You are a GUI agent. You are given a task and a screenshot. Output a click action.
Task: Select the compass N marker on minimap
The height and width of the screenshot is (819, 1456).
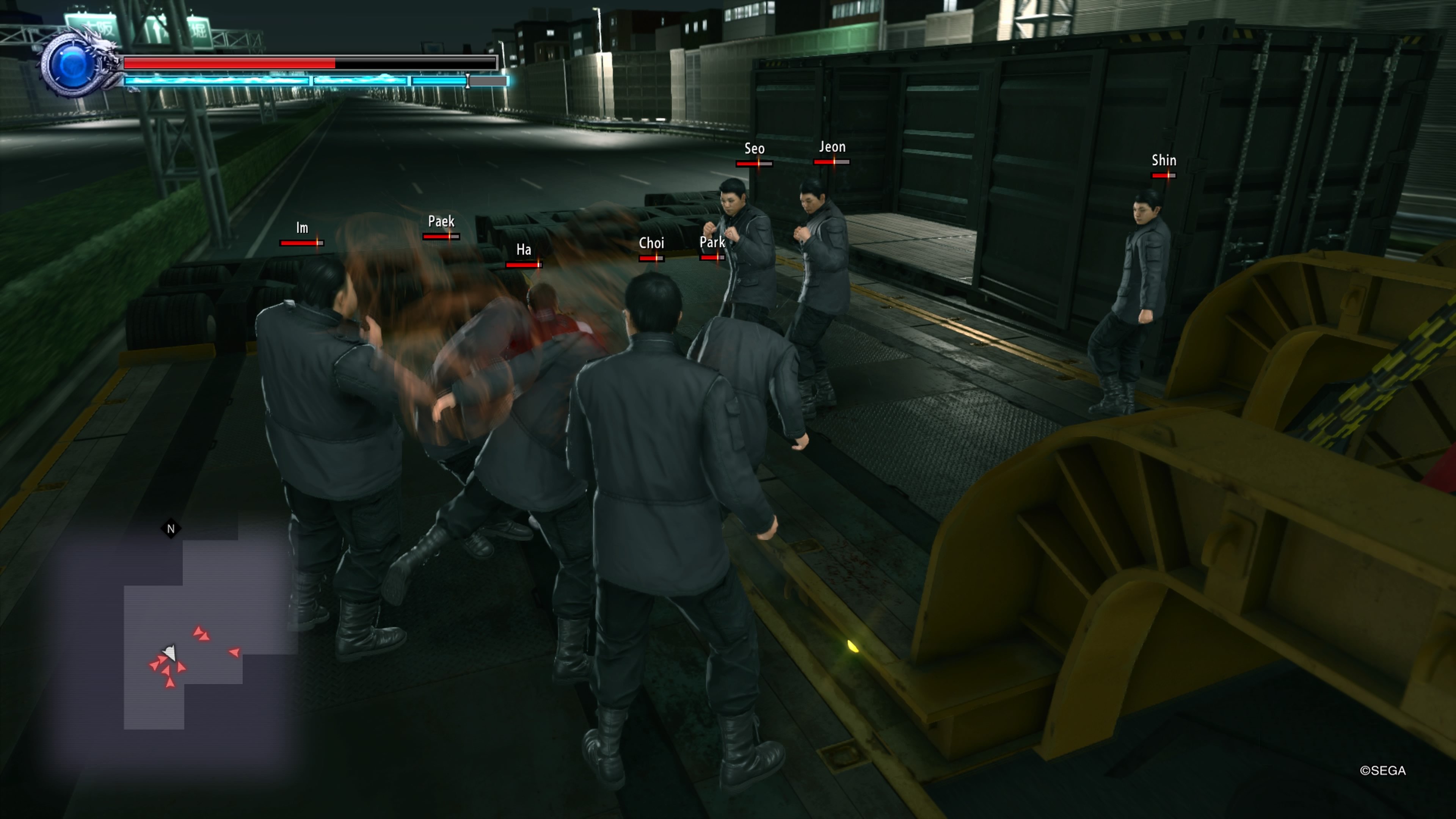(x=170, y=528)
